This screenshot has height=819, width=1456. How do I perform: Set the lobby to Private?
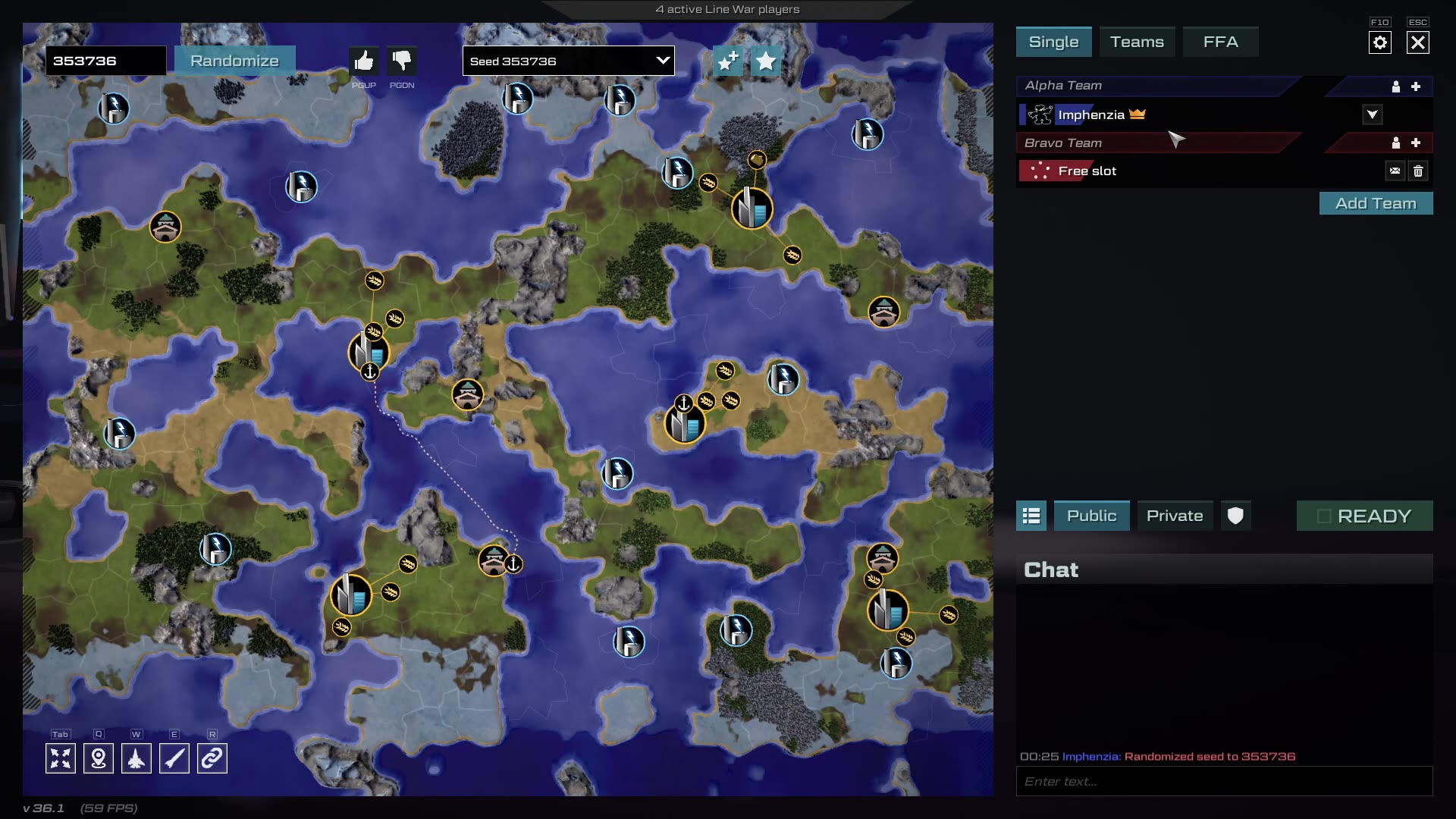tap(1175, 516)
